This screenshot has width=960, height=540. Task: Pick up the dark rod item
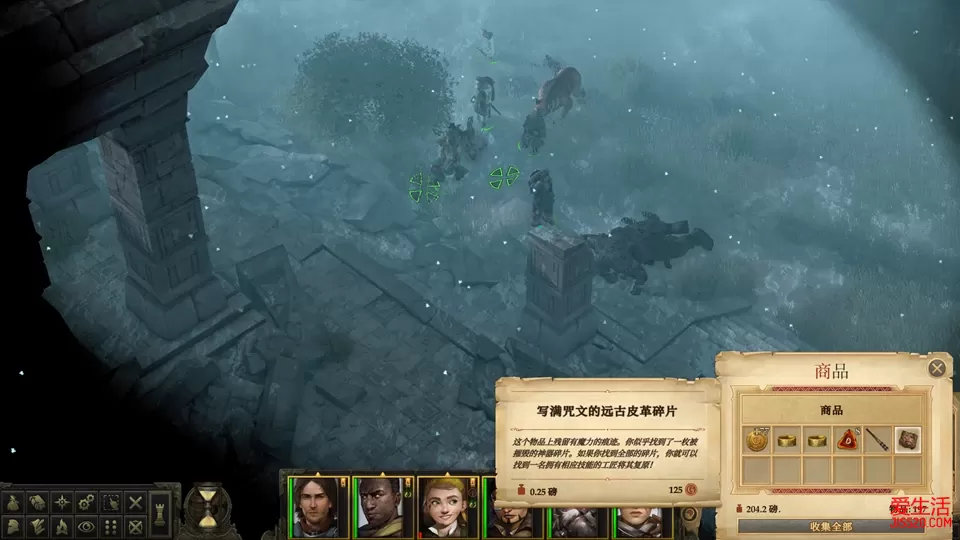(x=877, y=439)
